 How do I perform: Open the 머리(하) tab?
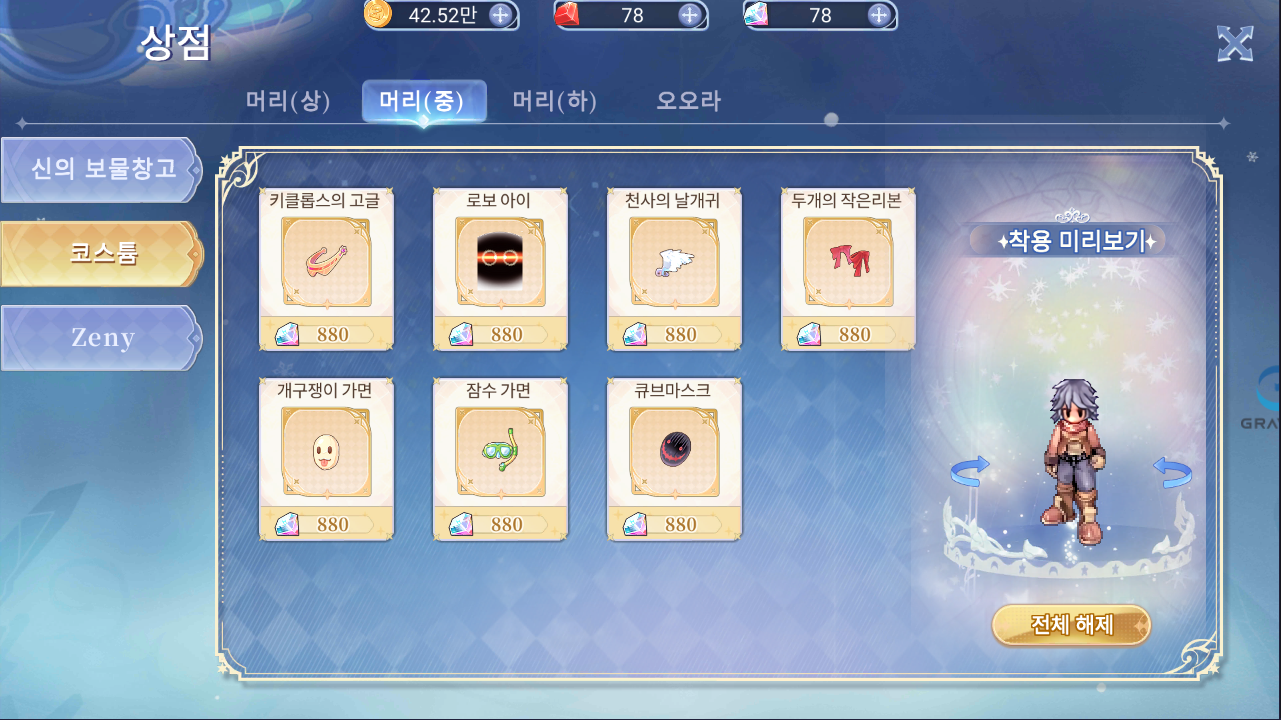pyautogui.click(x=555, y=101)
